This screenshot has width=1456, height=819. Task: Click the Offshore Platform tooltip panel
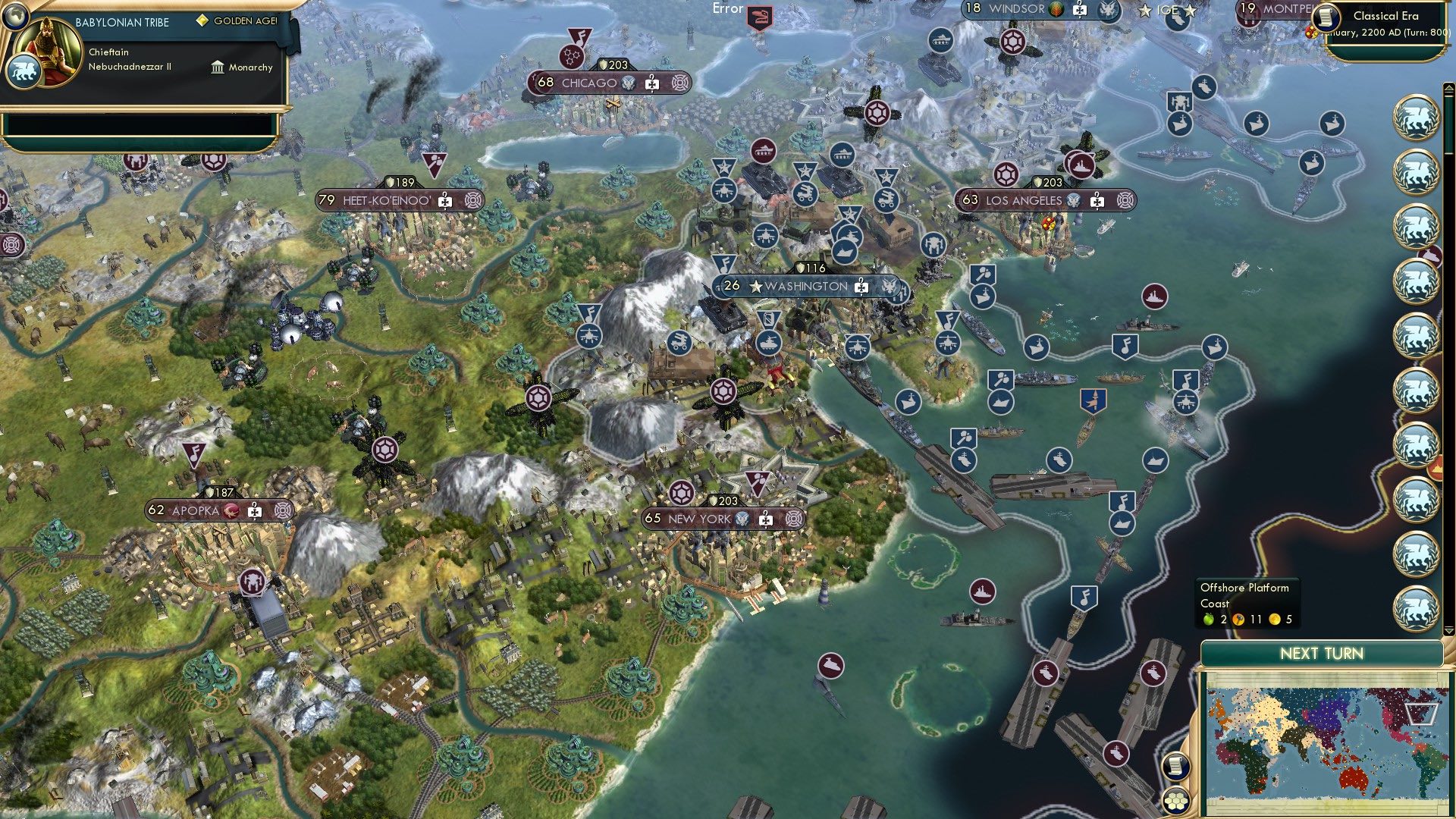1250,604
